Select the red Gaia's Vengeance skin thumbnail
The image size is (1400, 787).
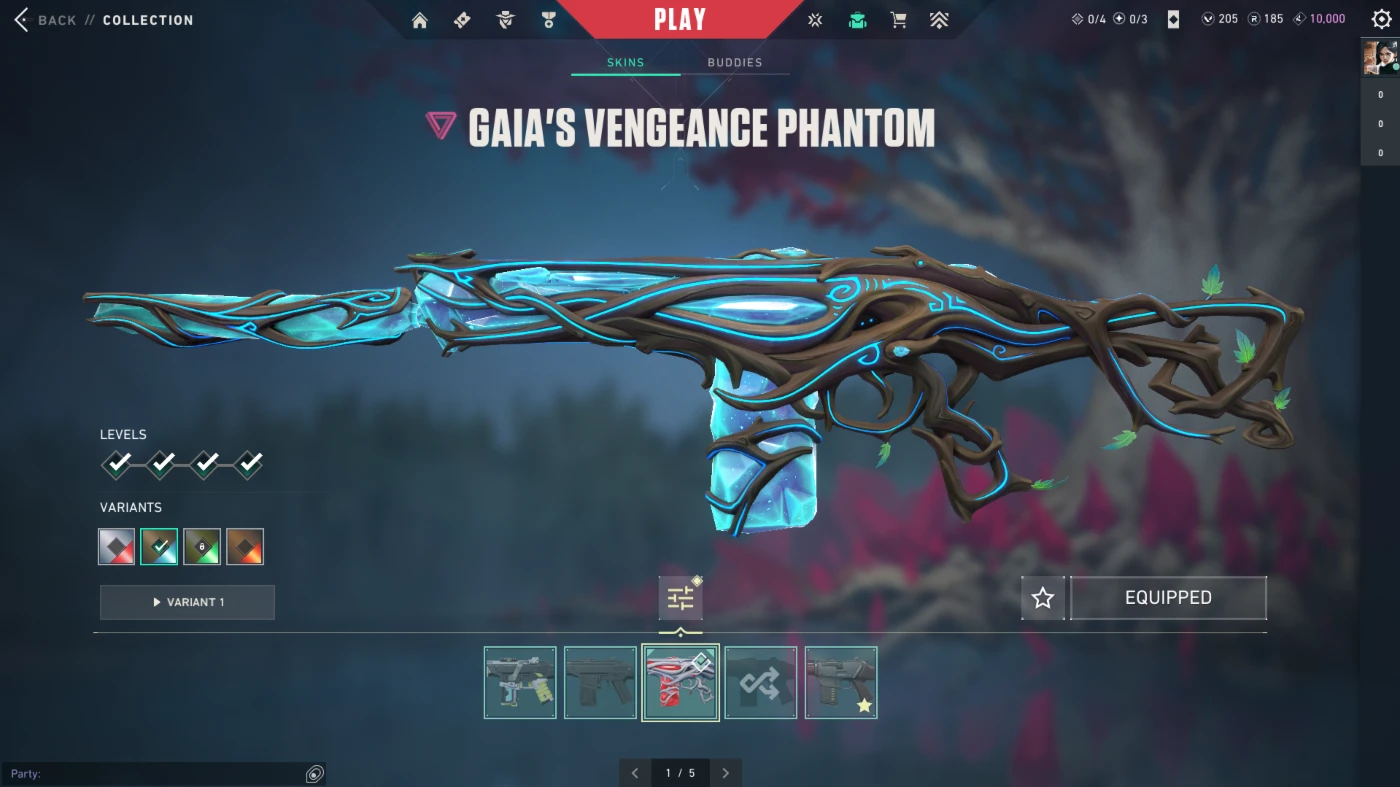(x=680, y=682)
